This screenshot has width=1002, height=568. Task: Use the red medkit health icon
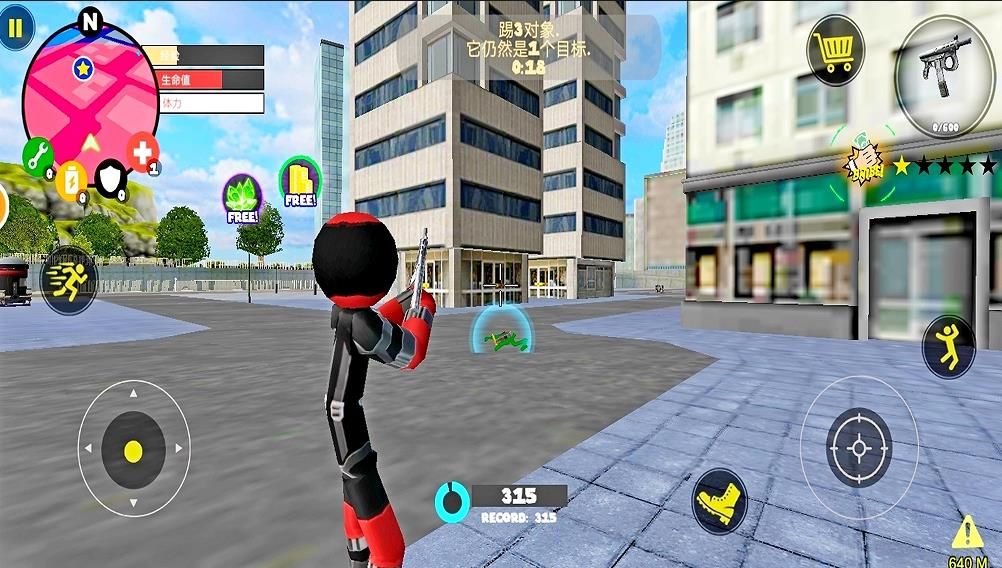pos(143,153)
